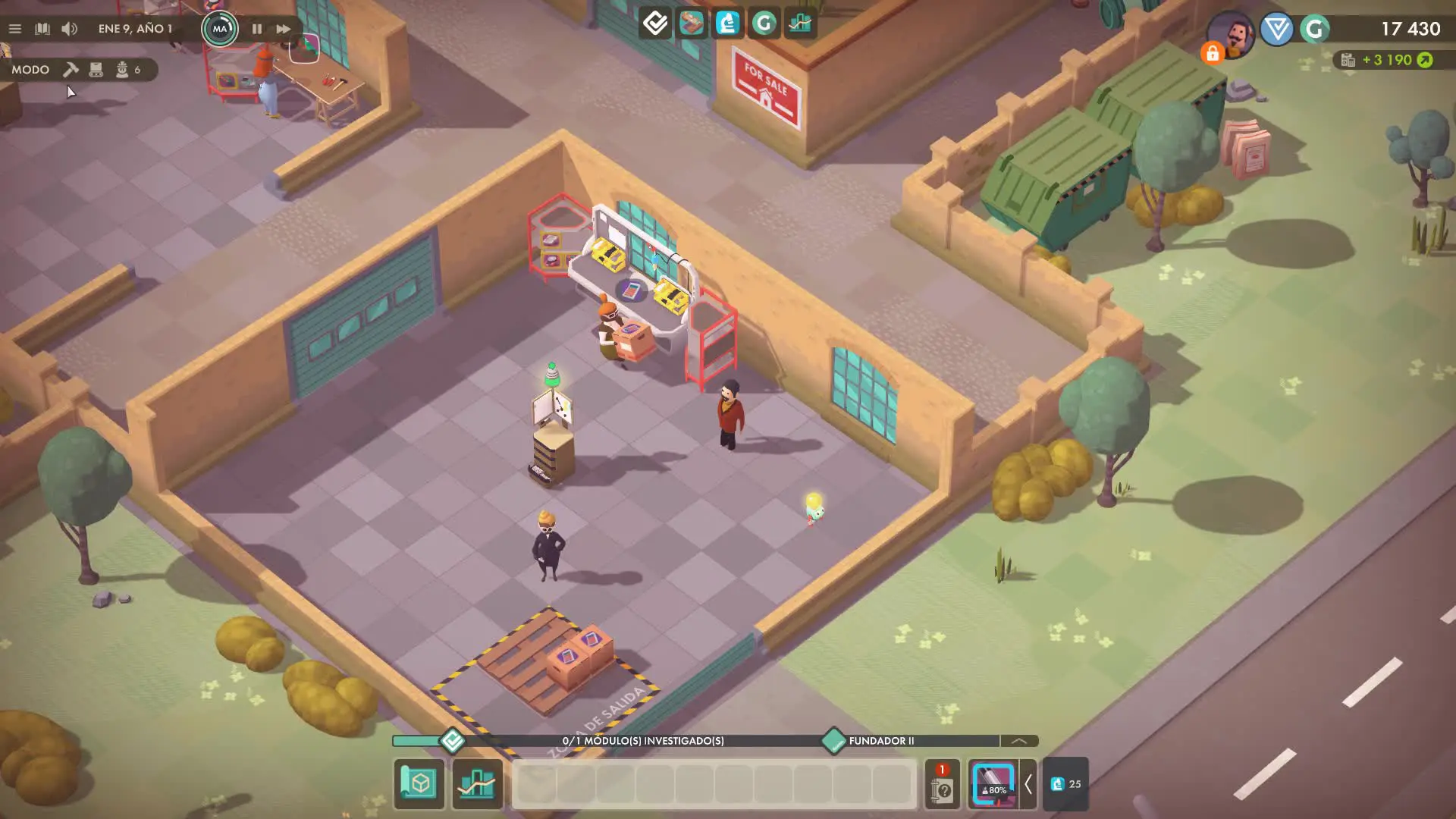
Task: Open the conveyor logistics panel icon
Action: 691,24
